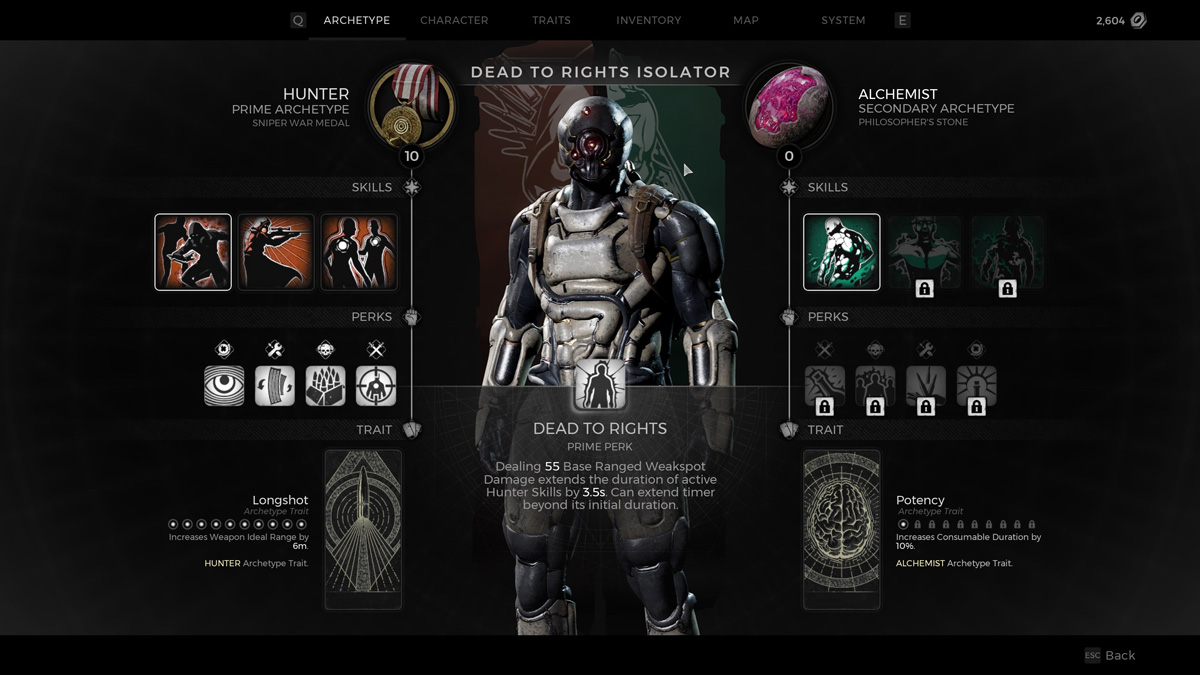Select the ammo magazine Hunter perk

coord(275,385)
